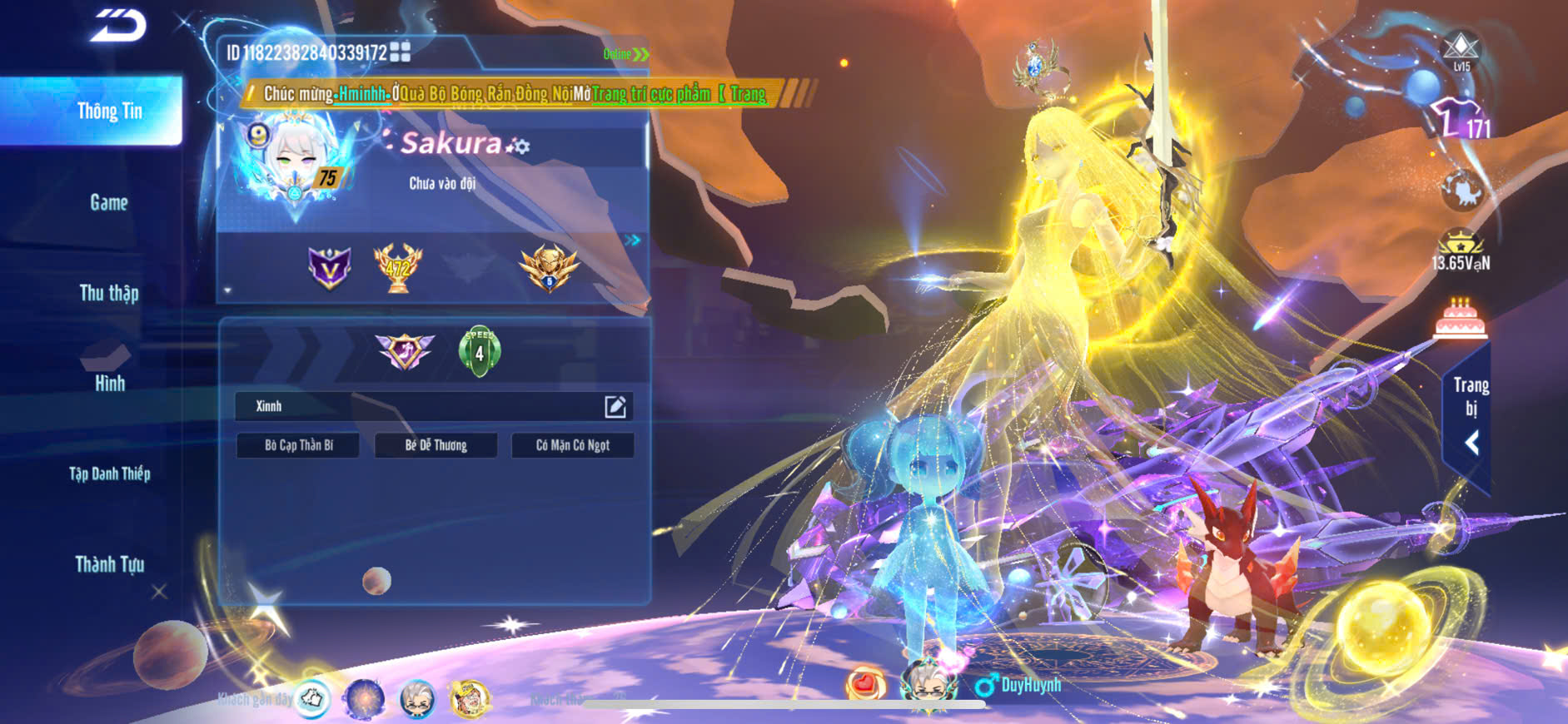
Task: Go back using the top-left arrow logo
Action: [x=118, y=26]
